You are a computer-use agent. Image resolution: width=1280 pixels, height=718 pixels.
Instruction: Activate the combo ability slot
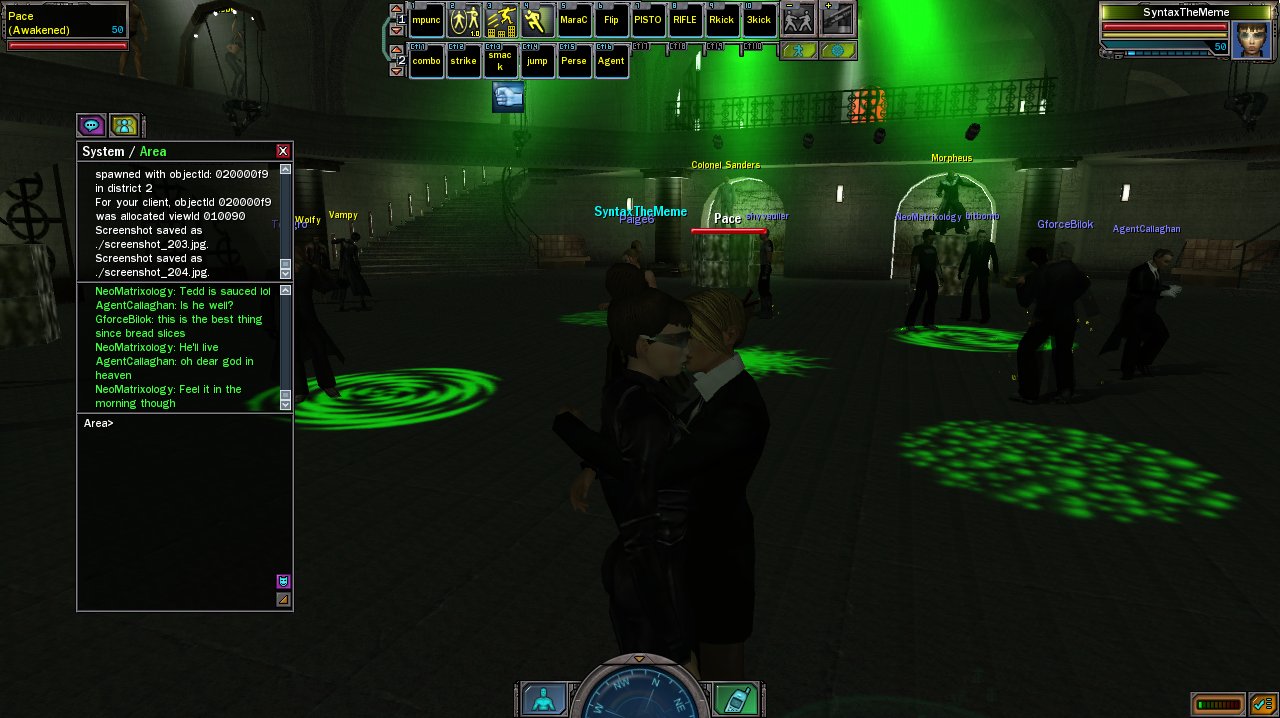[427, 61]
